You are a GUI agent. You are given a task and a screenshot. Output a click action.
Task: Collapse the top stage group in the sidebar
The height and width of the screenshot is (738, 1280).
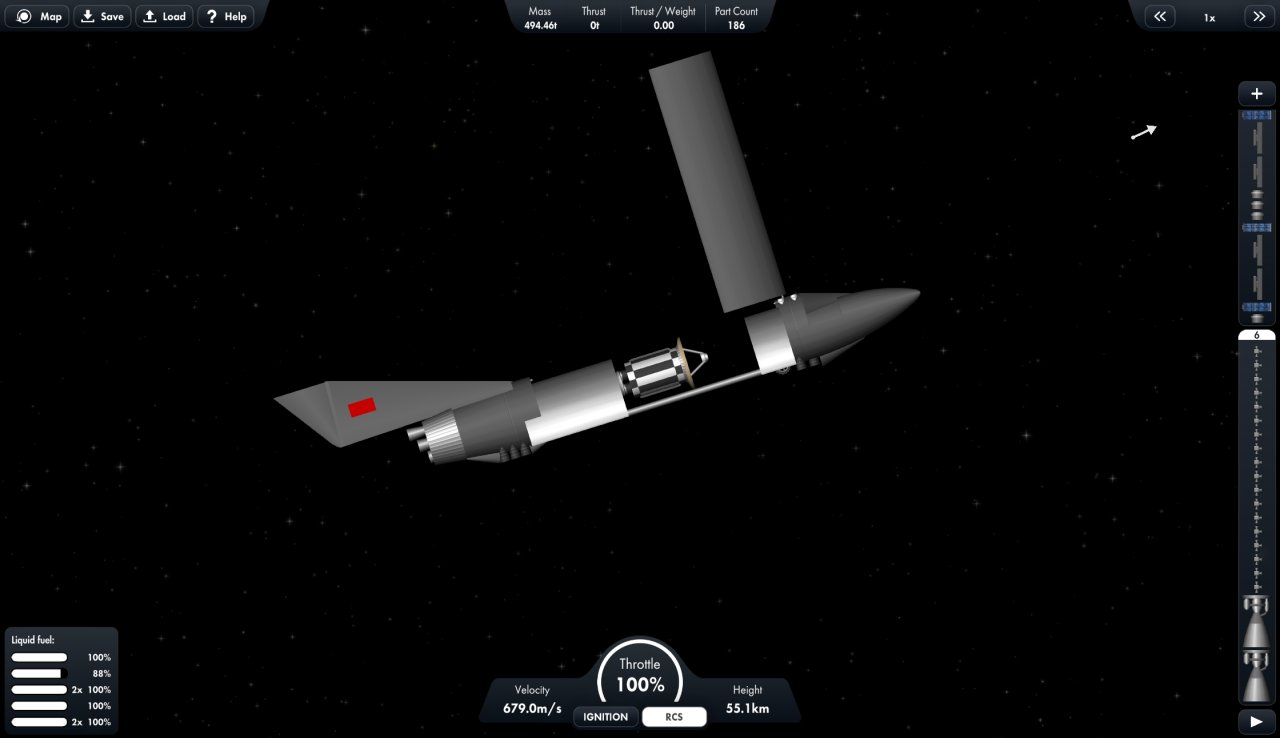(x=1256, y=115)
